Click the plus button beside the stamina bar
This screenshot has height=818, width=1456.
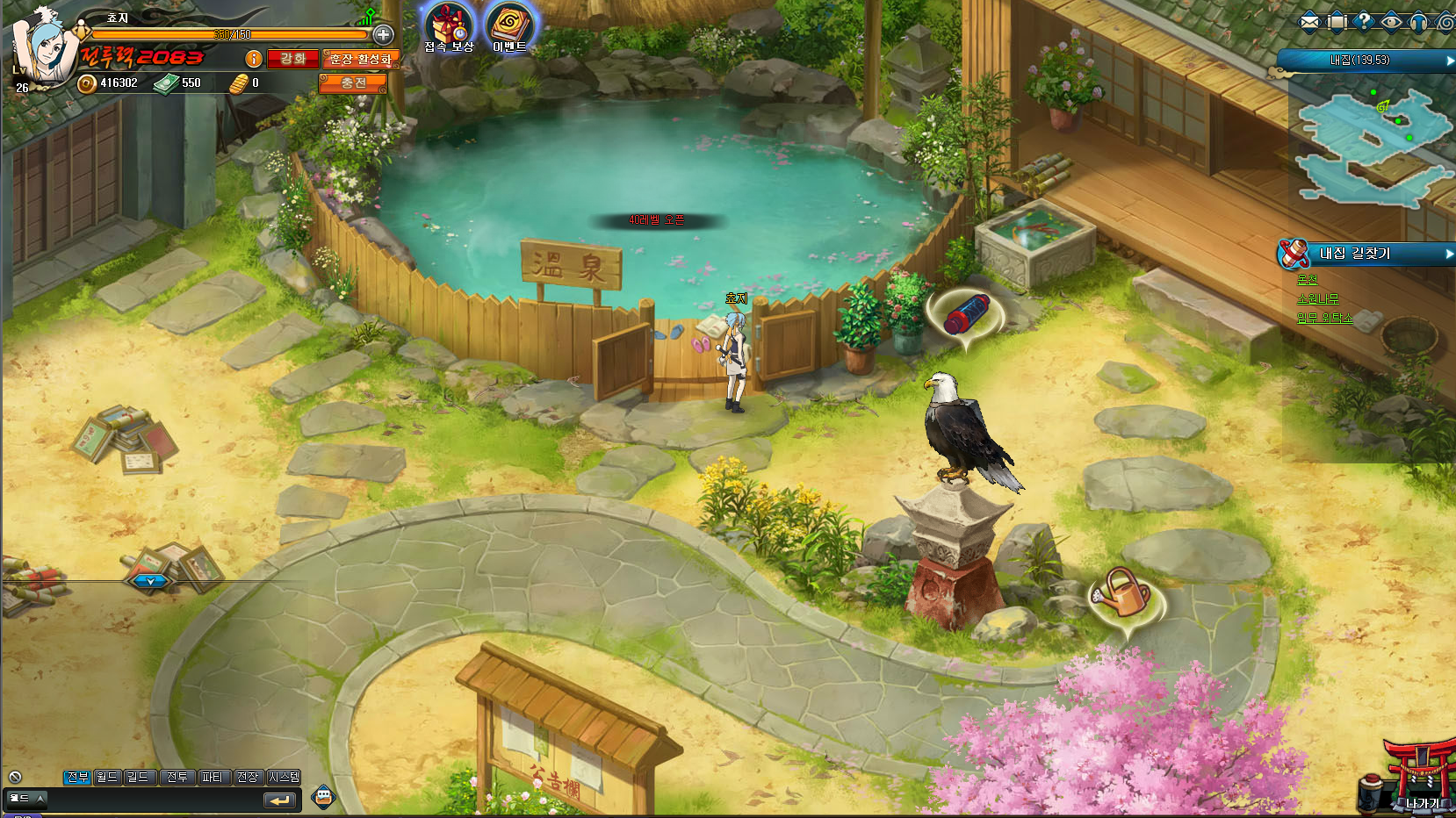[x=383, y=35]
